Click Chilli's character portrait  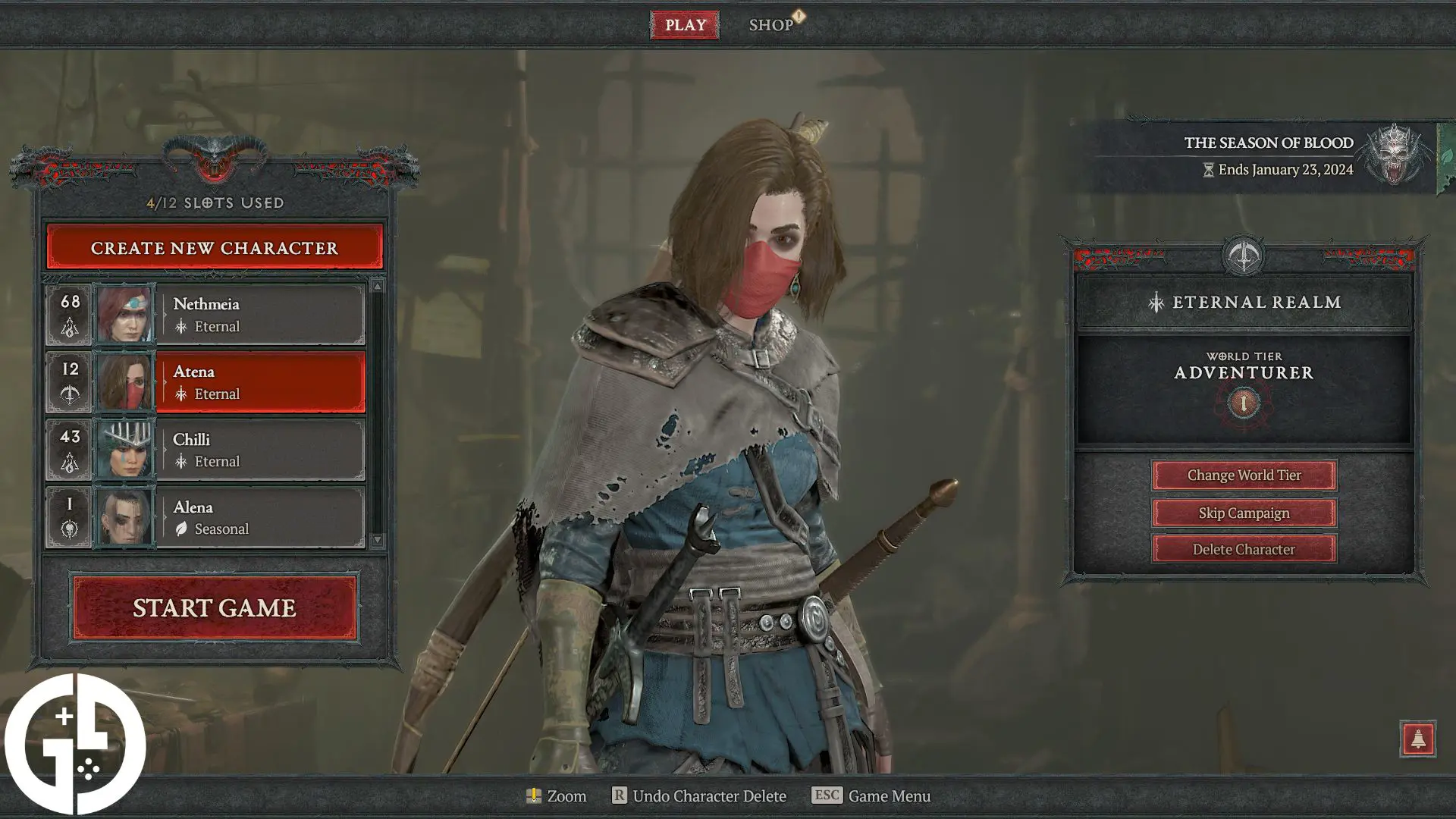click(x=125, y=449)
